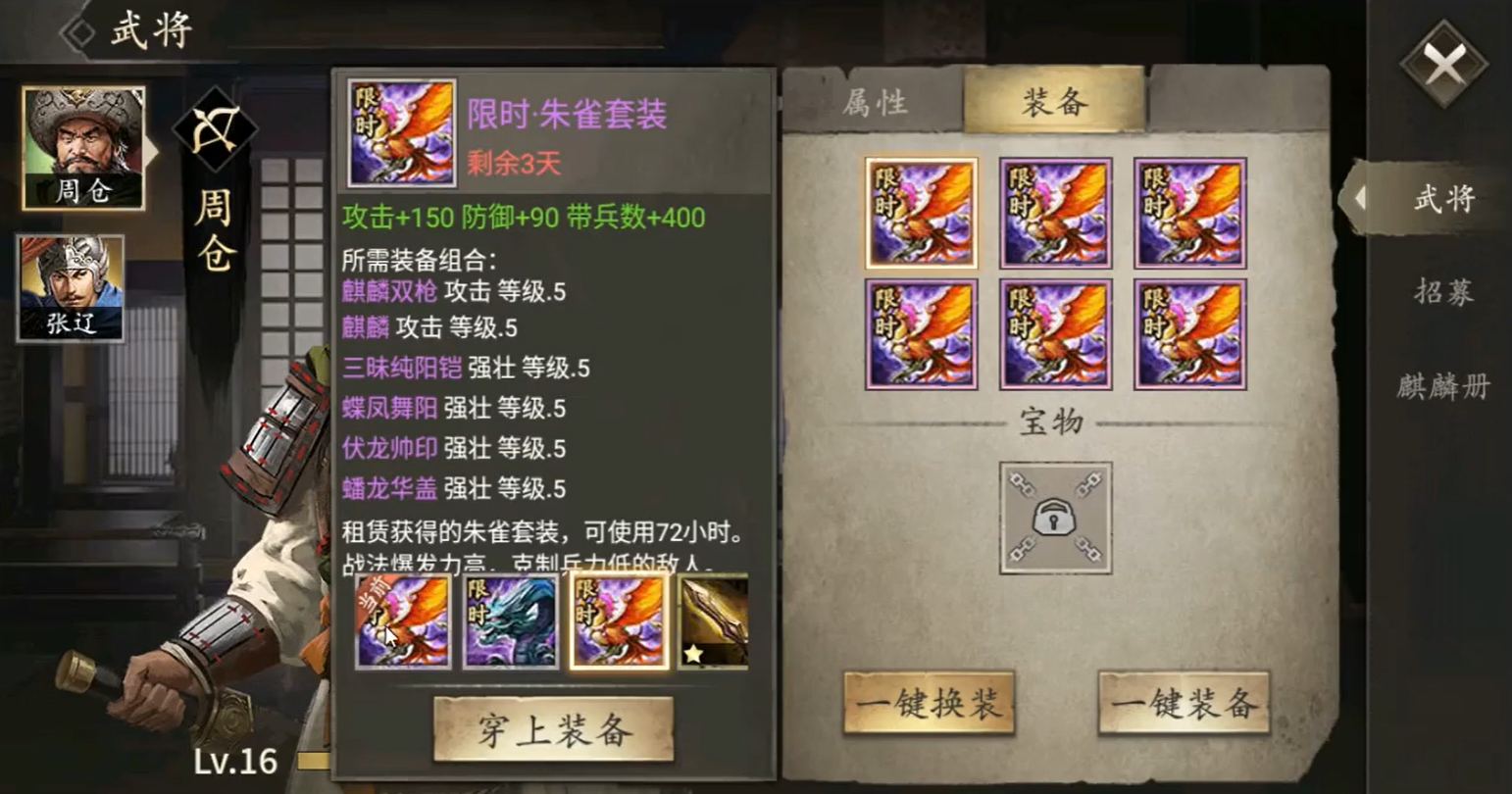Screen dimensions: 1512x794
Task: Check the 剩余3天 remaining time label
Action: coord(513,163)
